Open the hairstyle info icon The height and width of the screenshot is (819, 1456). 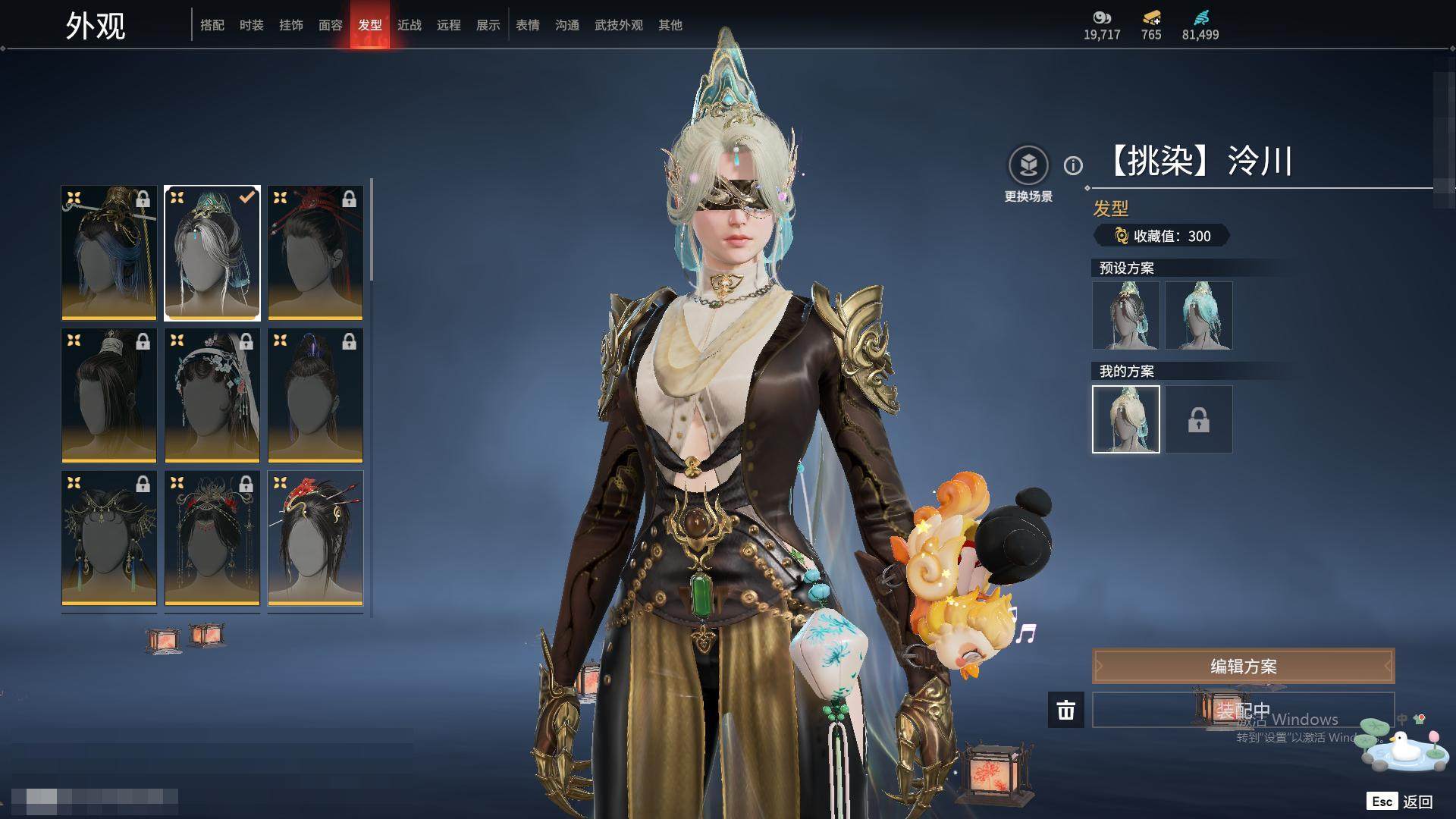pos(1073,165)
